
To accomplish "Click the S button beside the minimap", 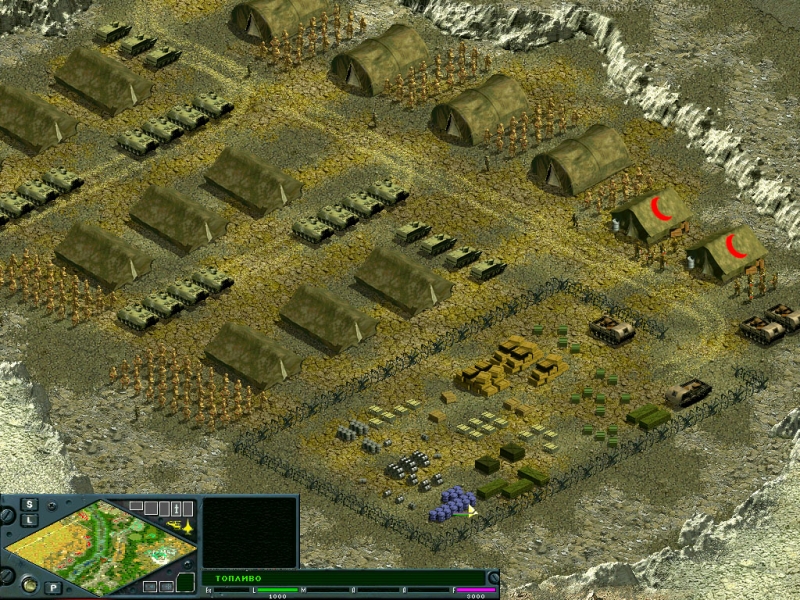I will 30,504.
